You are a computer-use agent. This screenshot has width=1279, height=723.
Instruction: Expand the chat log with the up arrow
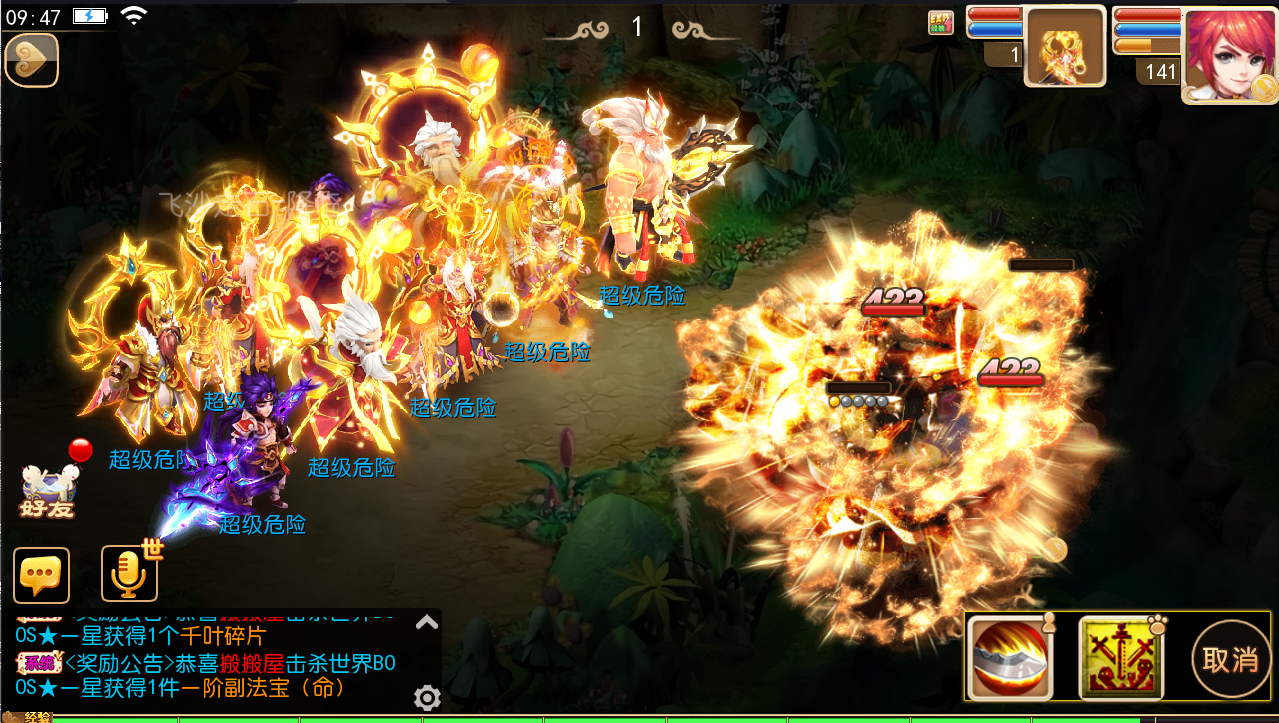[427, 622]
